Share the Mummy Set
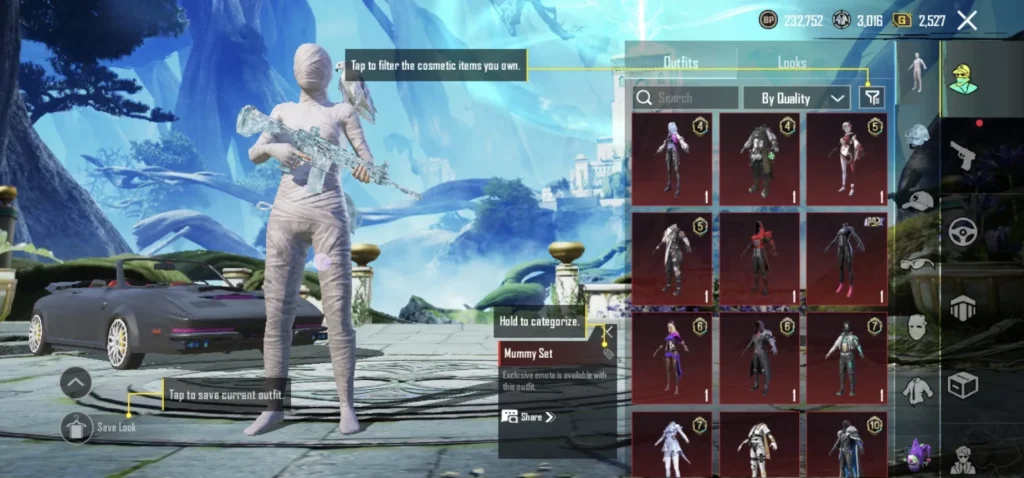Viewport: 1024px width, 478px height. pyautogui.click(x=528, y=416)
